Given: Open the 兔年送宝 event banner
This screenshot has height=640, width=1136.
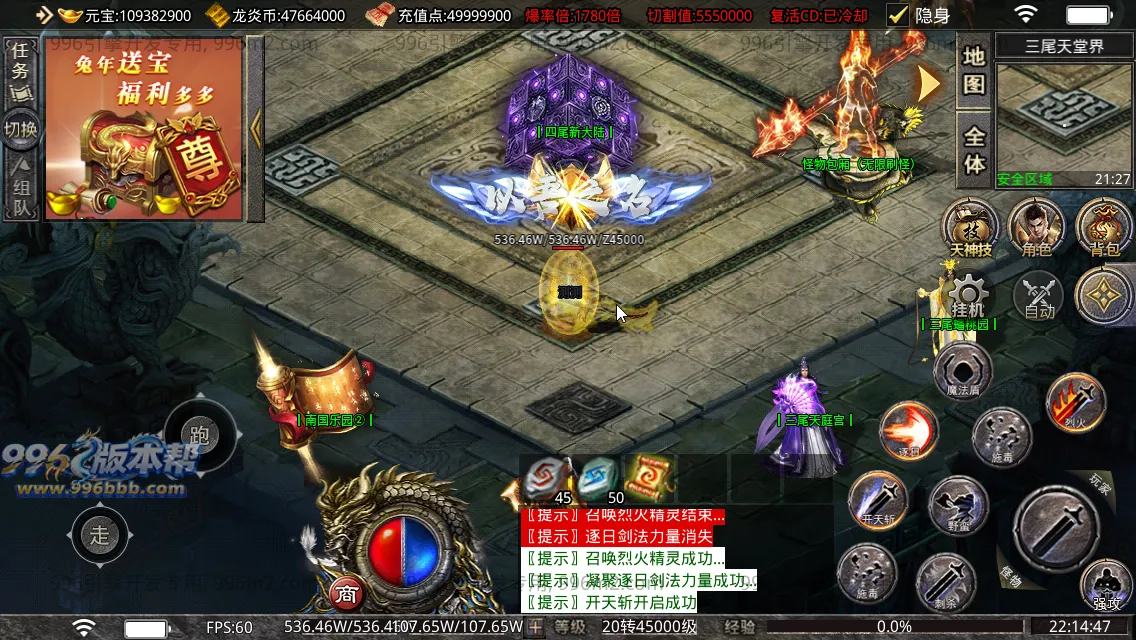Looking at the screenshot, I should (143, 133).
